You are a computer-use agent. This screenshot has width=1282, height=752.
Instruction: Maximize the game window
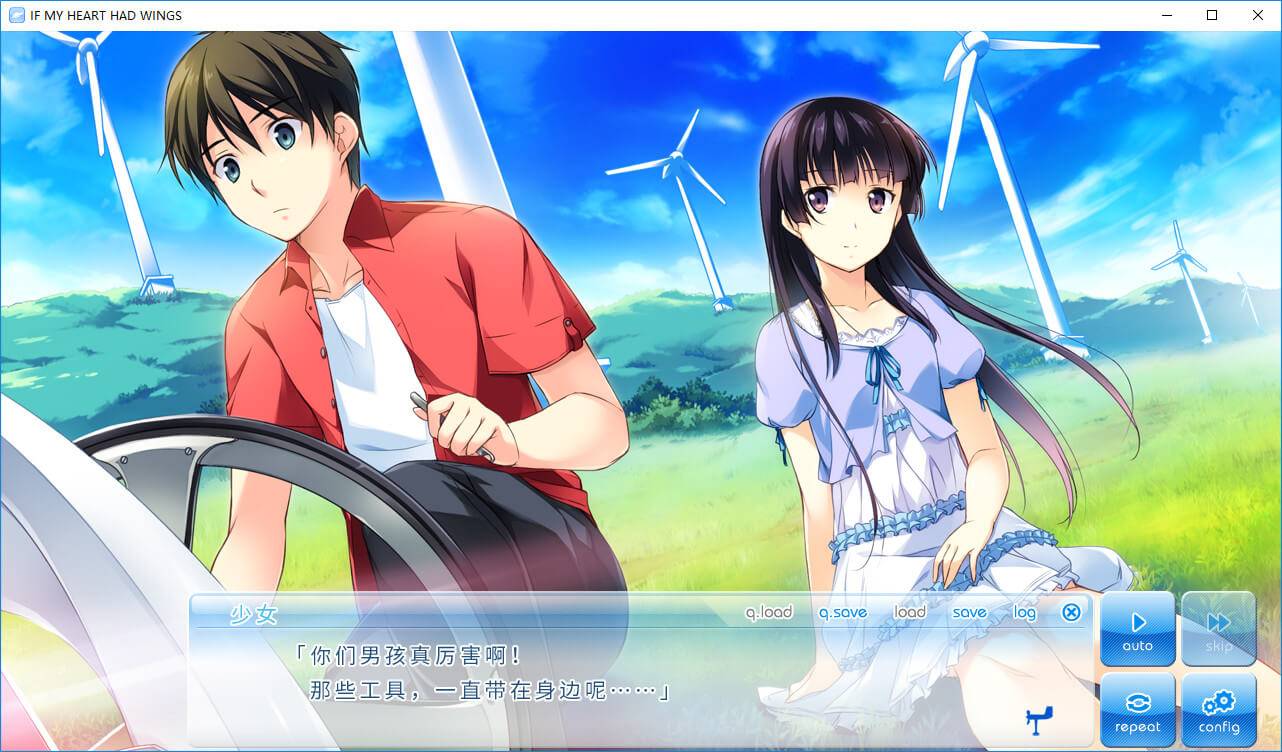click(x=1212, y=15)
